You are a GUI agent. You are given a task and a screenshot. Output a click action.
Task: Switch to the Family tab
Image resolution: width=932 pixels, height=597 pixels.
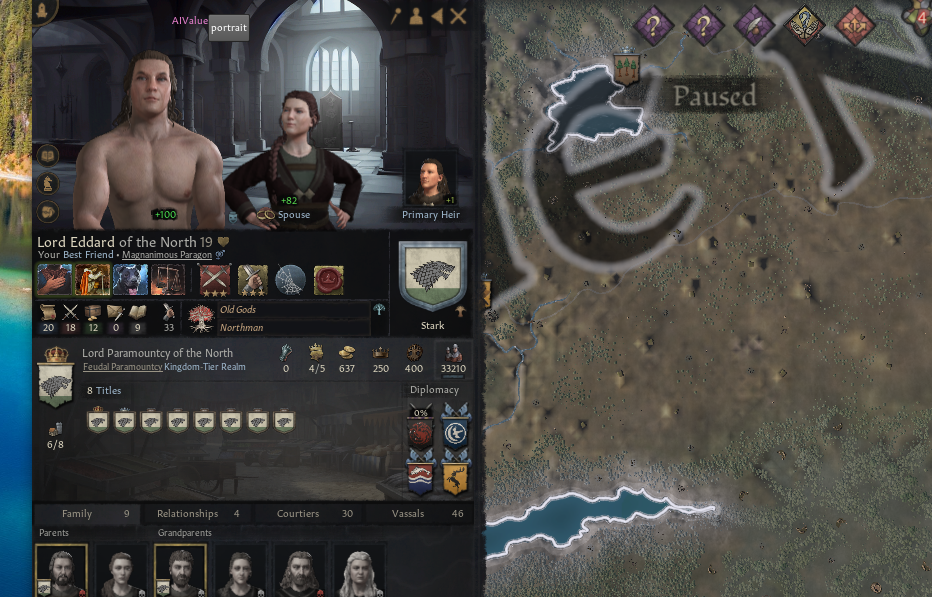(x=77, y=514)
